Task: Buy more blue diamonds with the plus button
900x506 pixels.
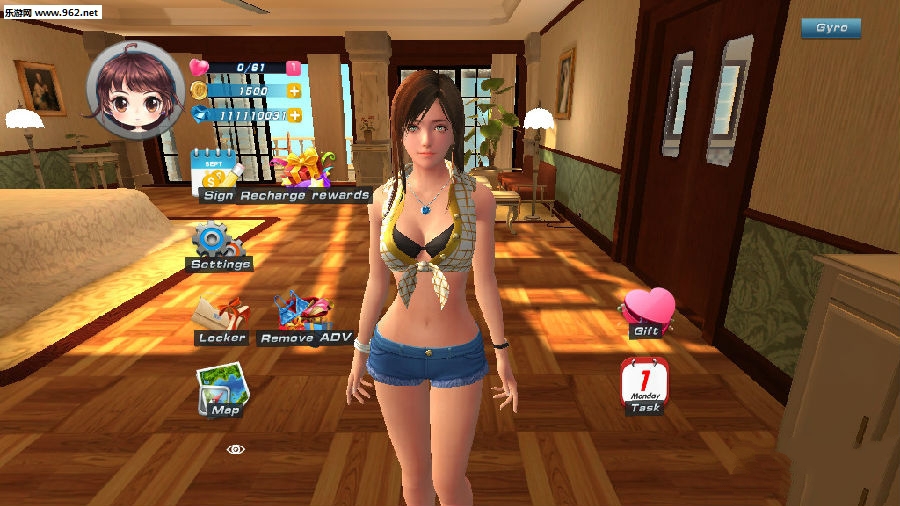Action: click(x=294, y=115)
